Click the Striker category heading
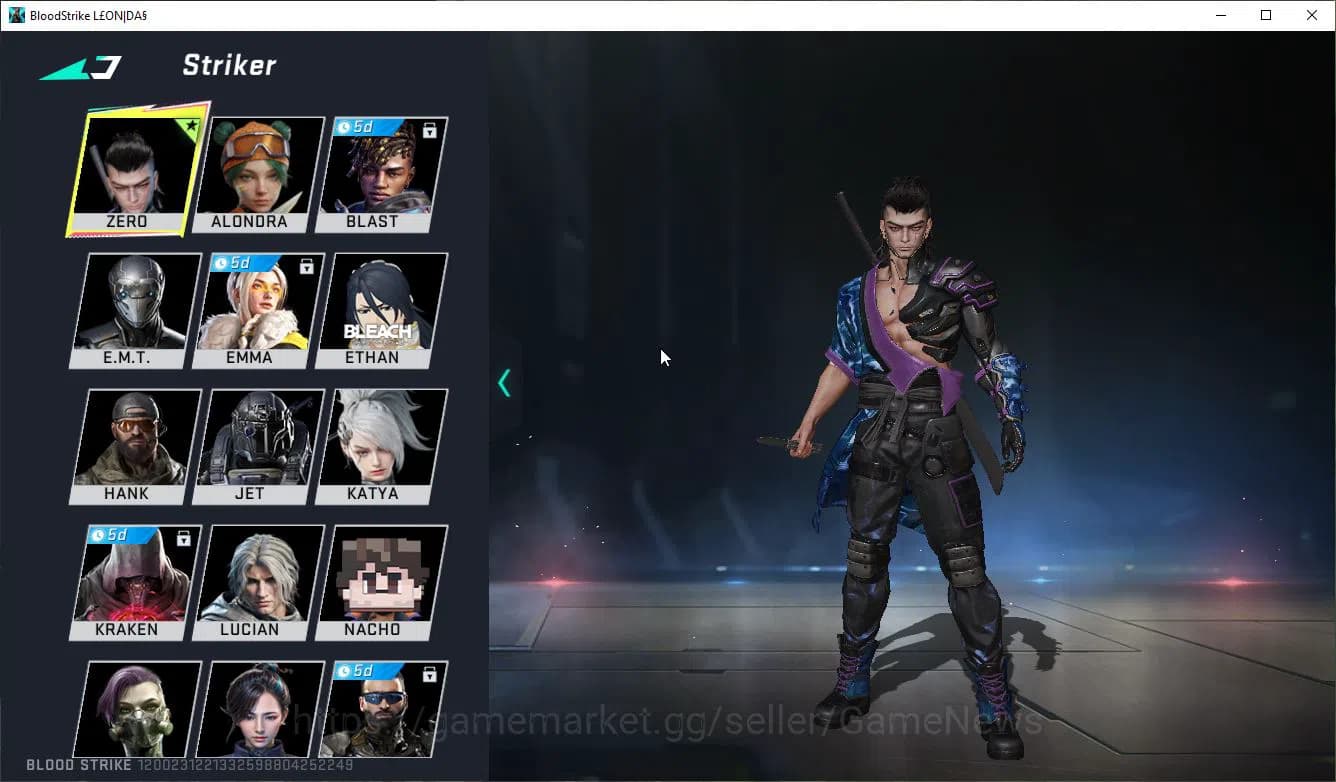 pyautogui.click(x=229, y=66)
